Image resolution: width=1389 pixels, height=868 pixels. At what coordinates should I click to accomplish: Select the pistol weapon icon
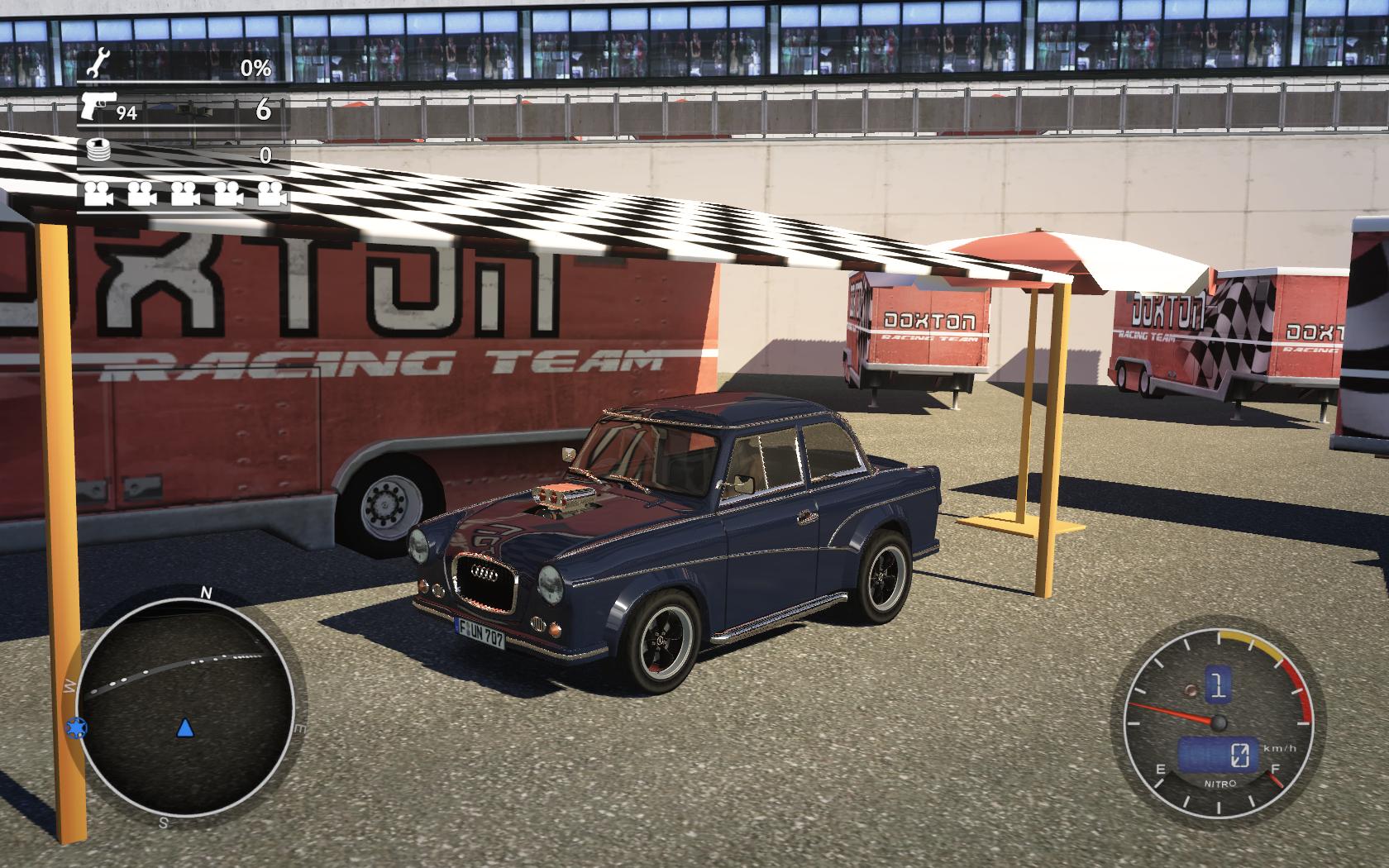98,107
